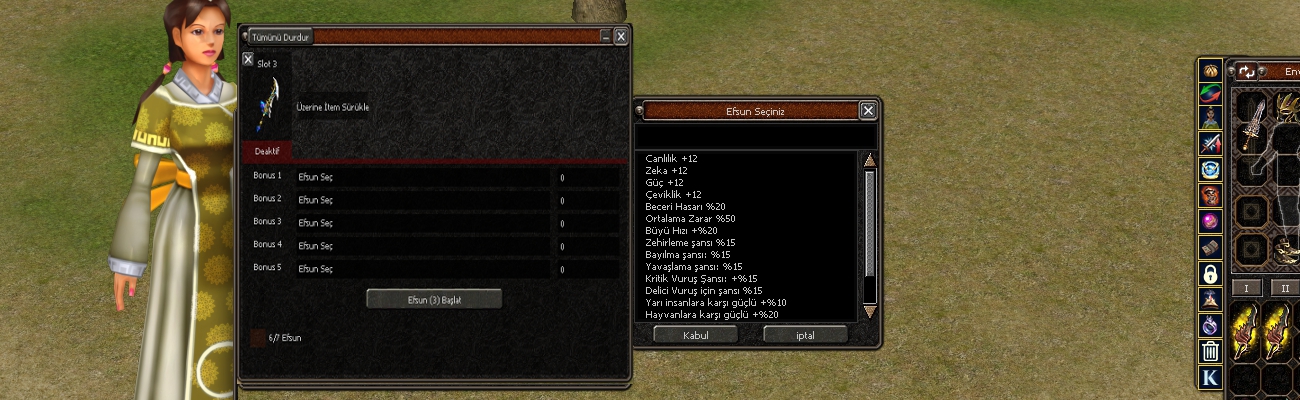Click the padlock icon in the sidebar
Viewport: 1300px width, 400px height.
(x=1210, y=273)
